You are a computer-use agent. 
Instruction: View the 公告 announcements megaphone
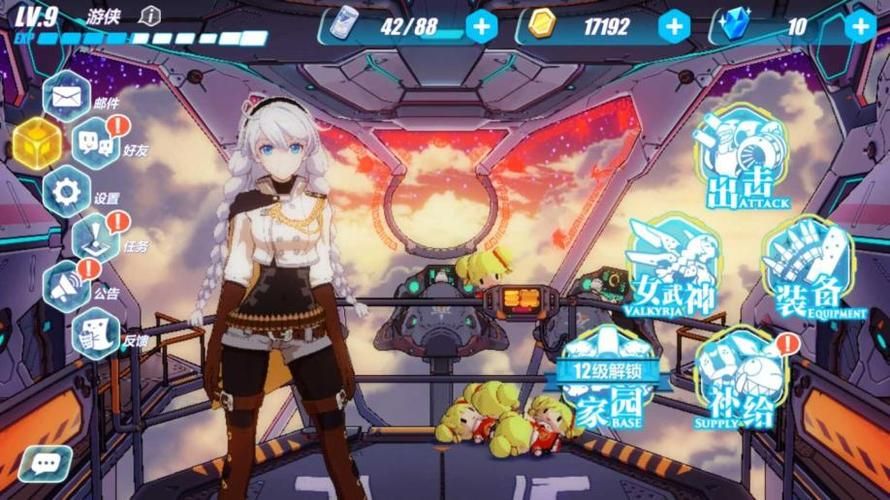point(67,285)
